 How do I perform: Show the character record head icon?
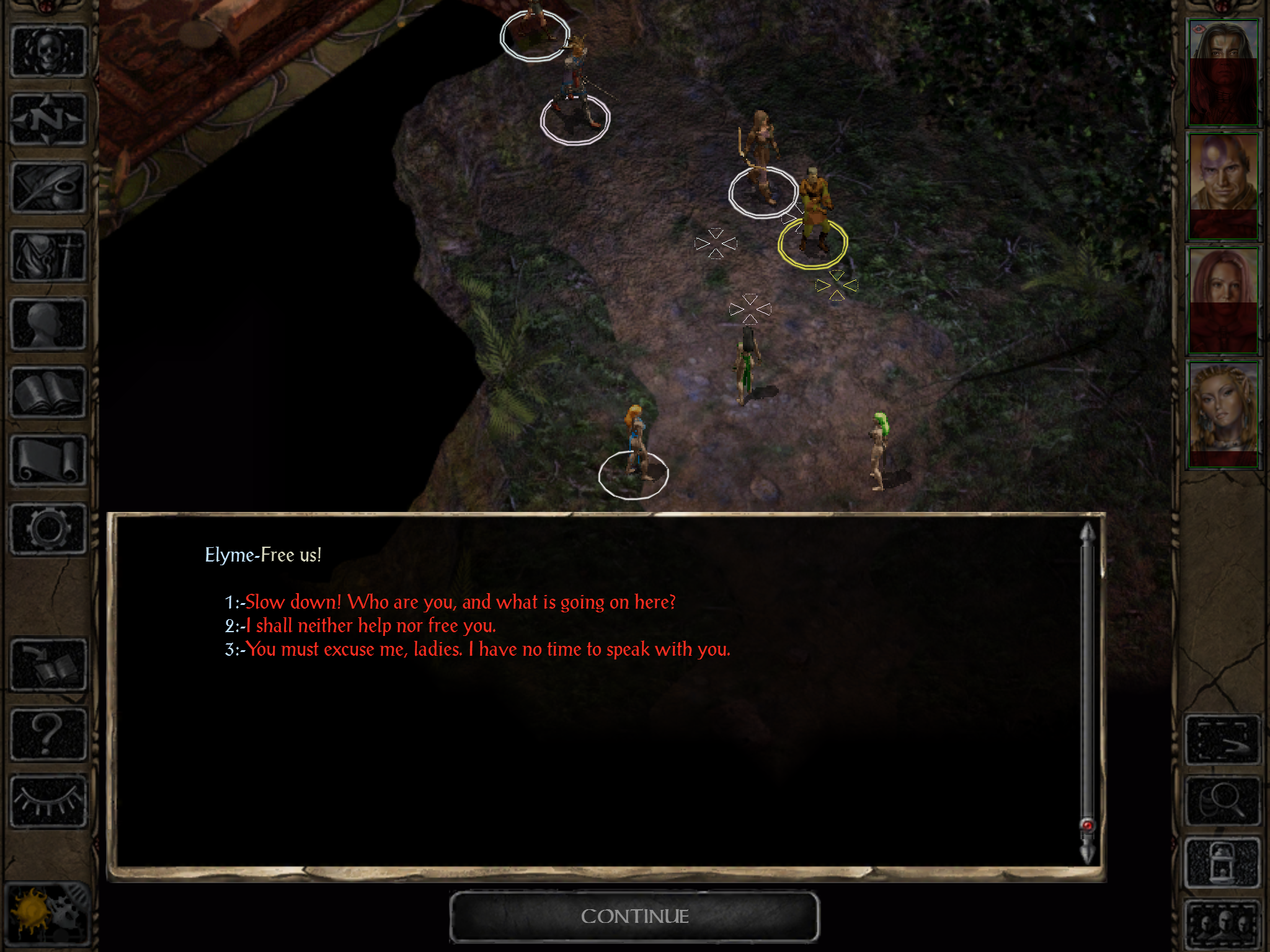48,324
